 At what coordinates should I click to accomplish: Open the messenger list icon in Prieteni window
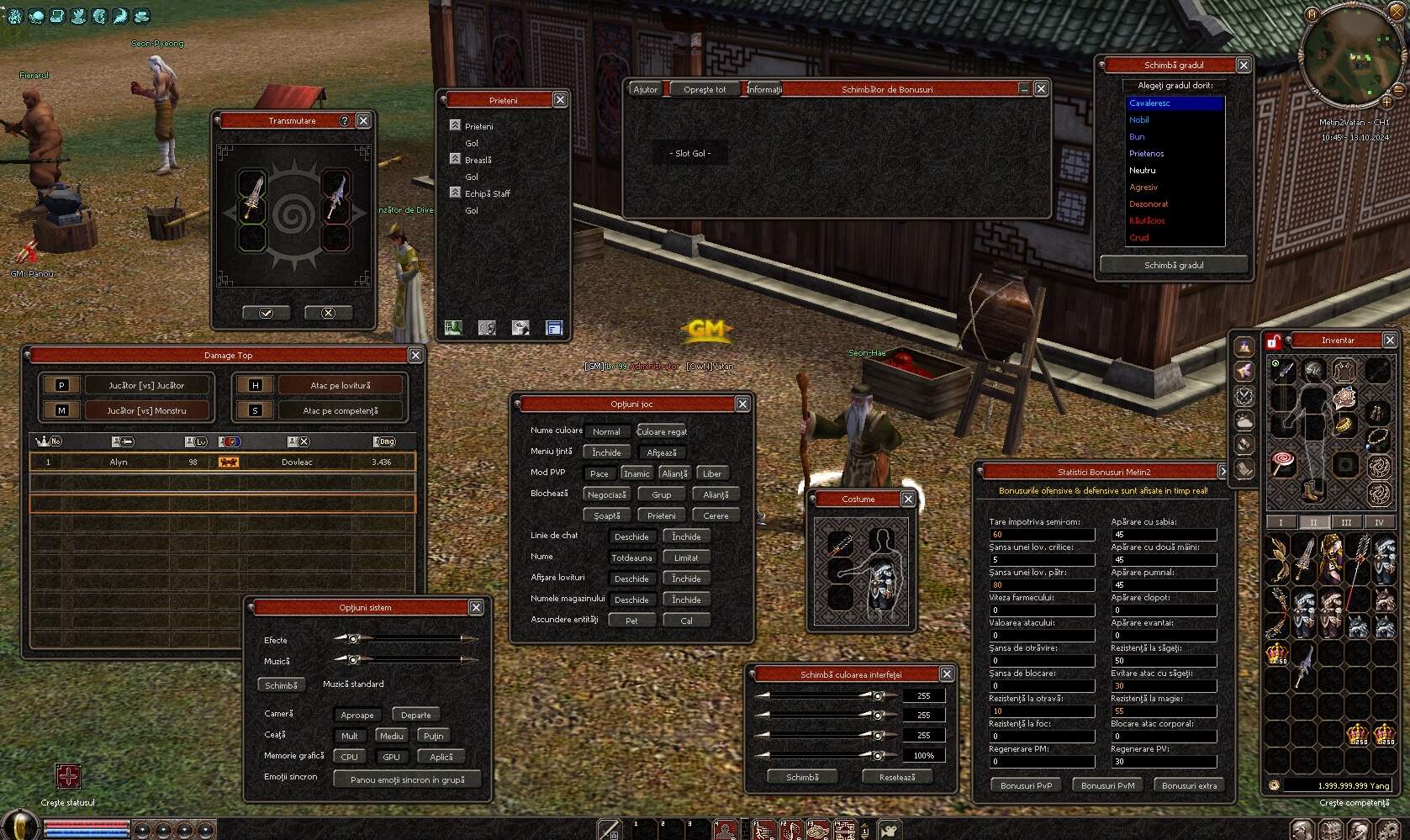(x=555, y=328)
